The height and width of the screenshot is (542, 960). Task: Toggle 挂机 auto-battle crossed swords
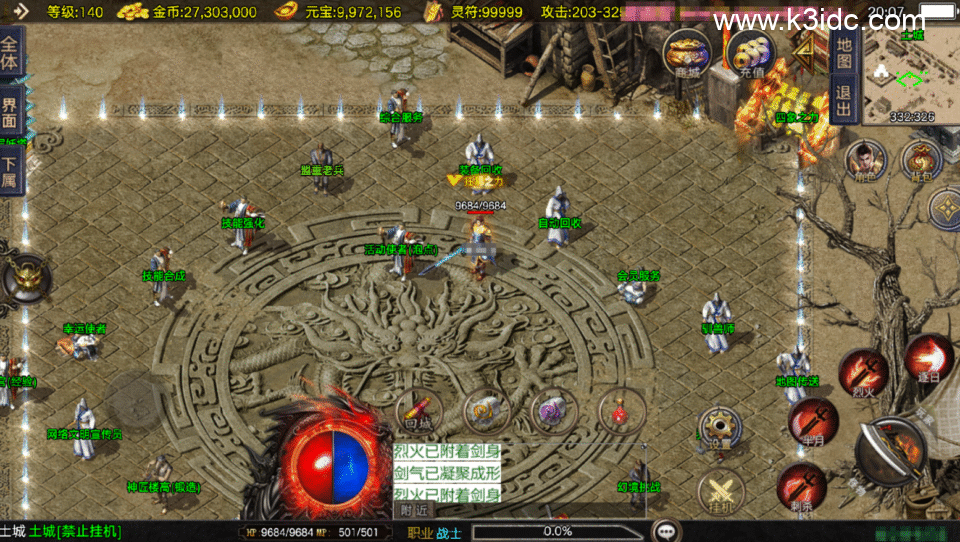[721, 493]
